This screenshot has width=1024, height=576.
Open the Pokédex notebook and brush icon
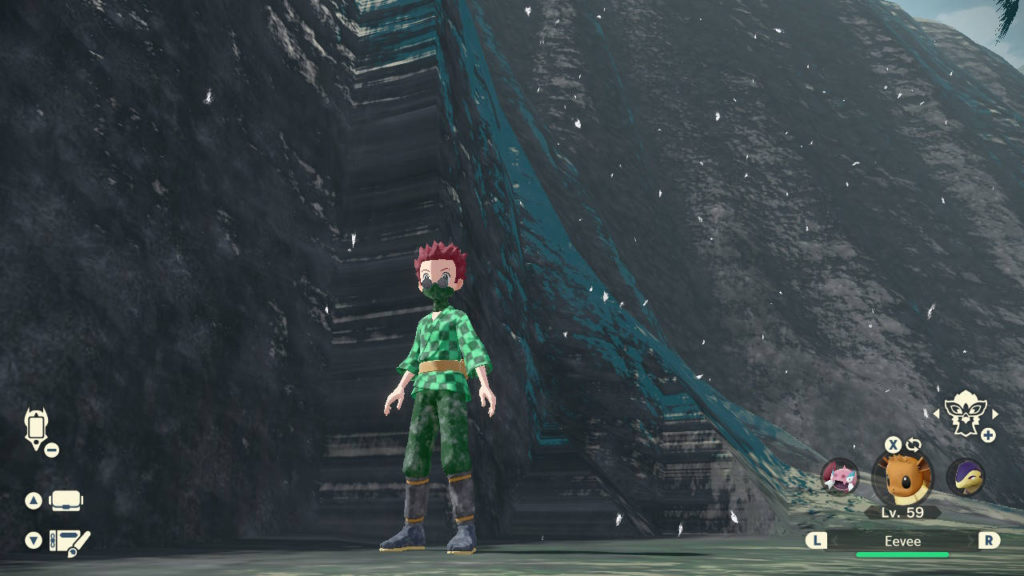click(x=70, y=541)
